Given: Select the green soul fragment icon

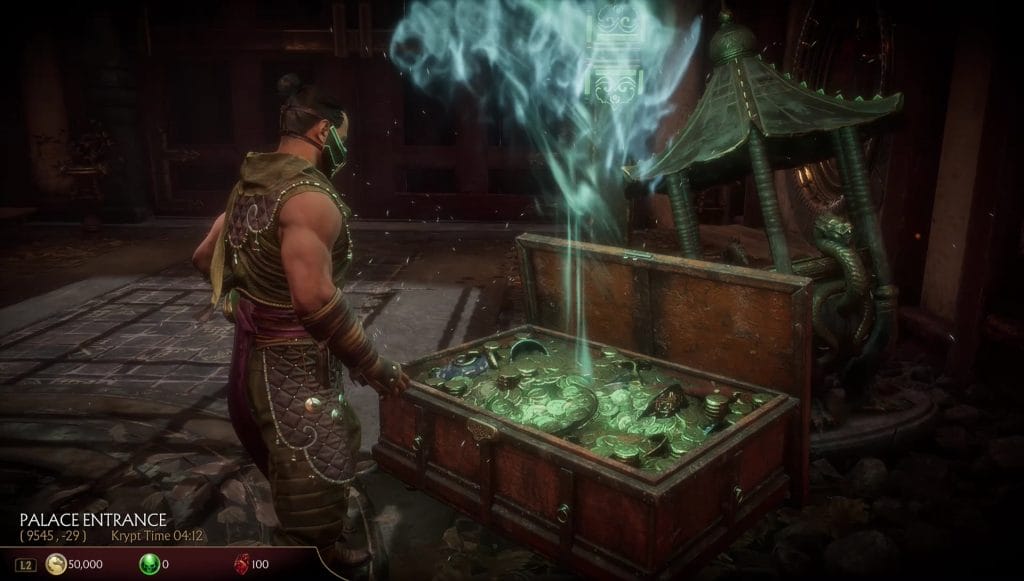Looking at the screenshot, I should pyautogui.click(x=147, y=565).
